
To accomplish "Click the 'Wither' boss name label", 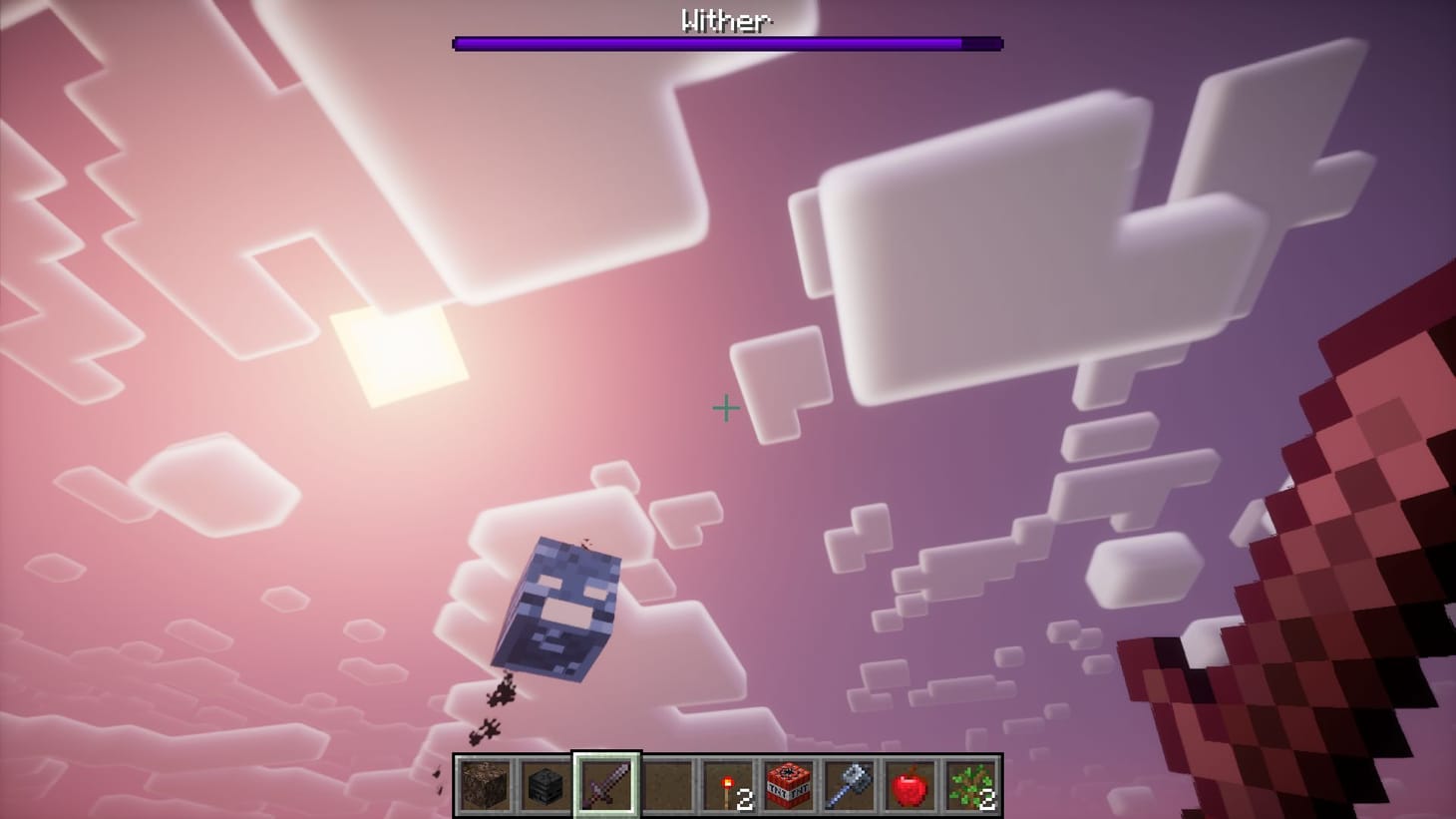I will click(725, 20).
